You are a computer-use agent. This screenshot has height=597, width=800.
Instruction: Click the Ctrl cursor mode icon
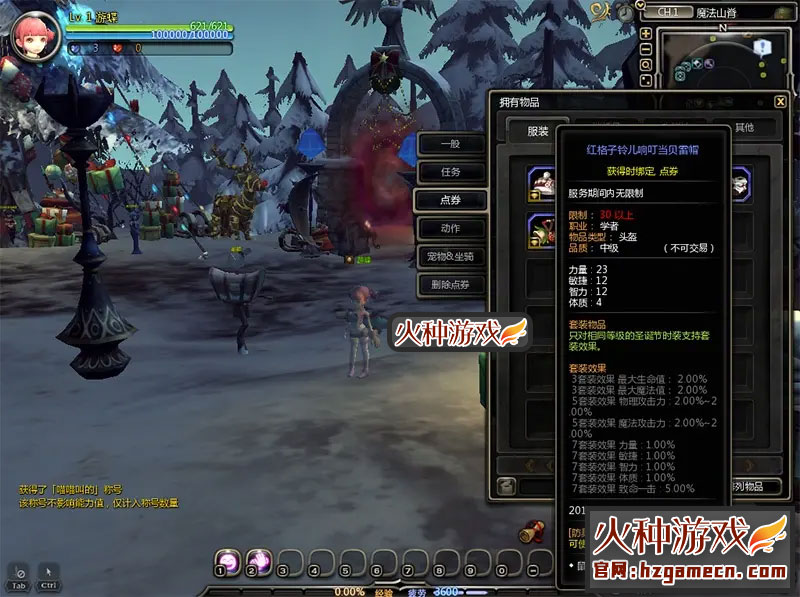tap(49, 573)
